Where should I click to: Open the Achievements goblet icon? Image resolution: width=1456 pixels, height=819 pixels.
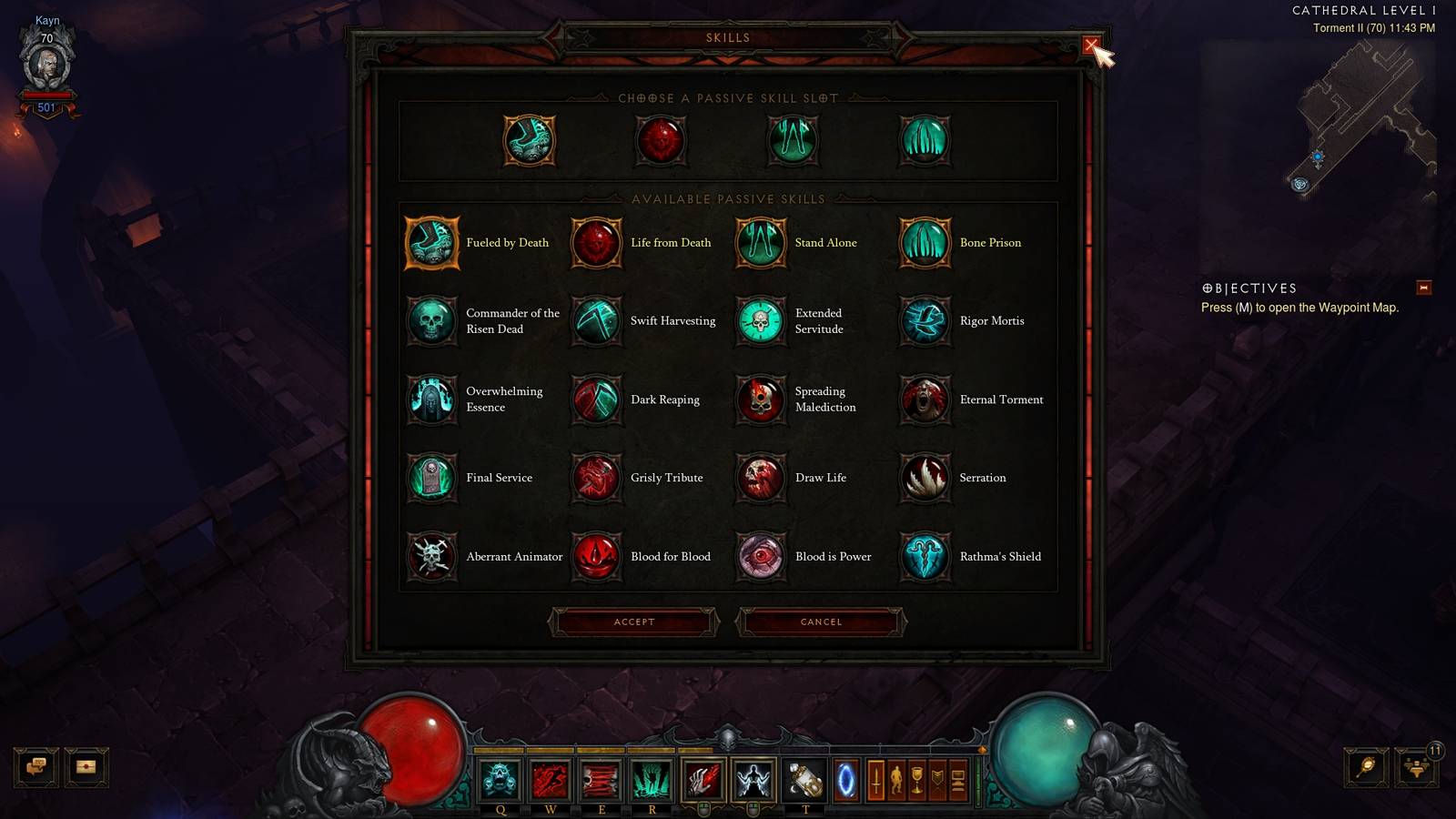coord(916,779)
